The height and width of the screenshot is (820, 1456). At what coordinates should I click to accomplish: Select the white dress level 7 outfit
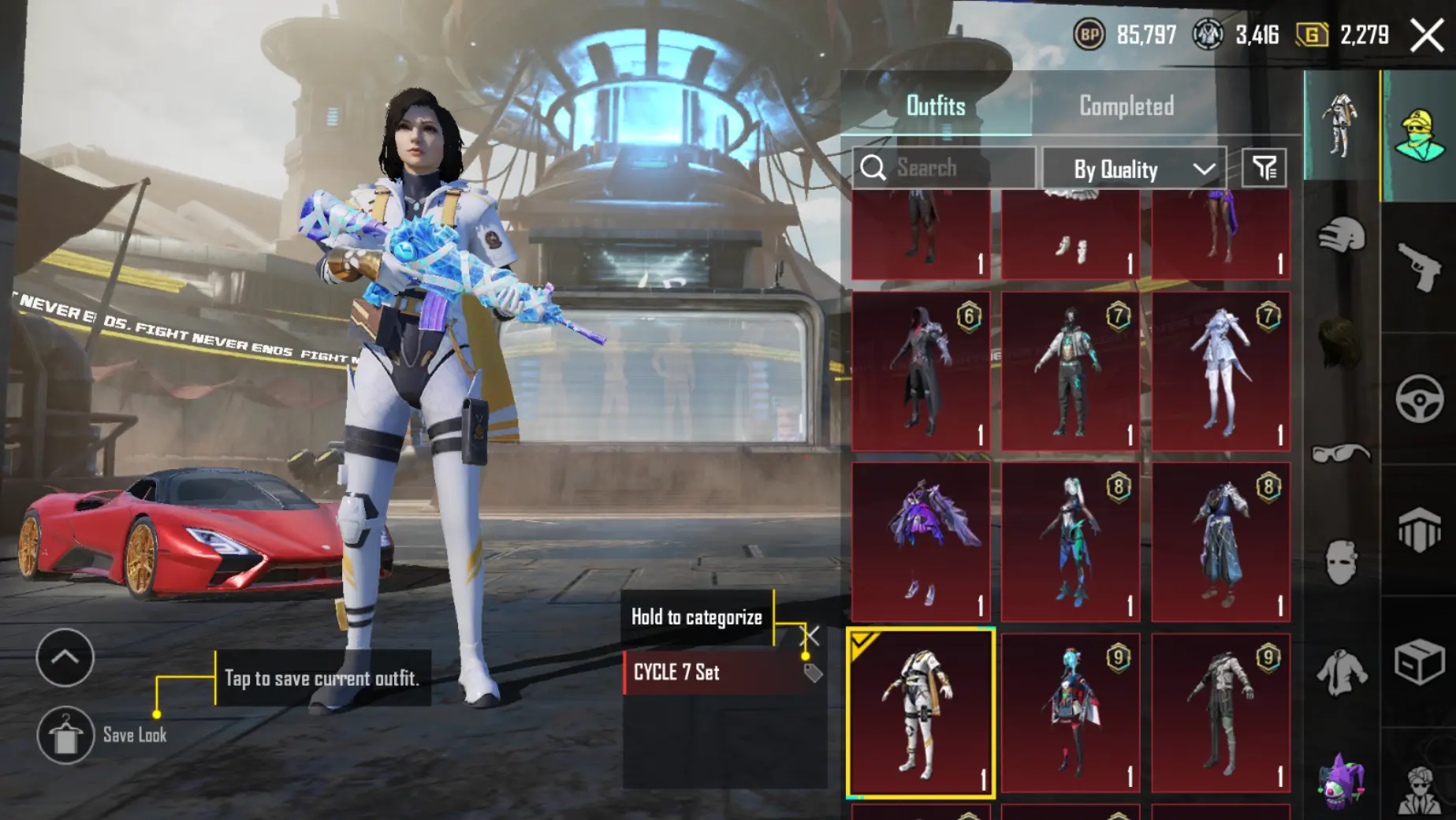coord(1220,371)
